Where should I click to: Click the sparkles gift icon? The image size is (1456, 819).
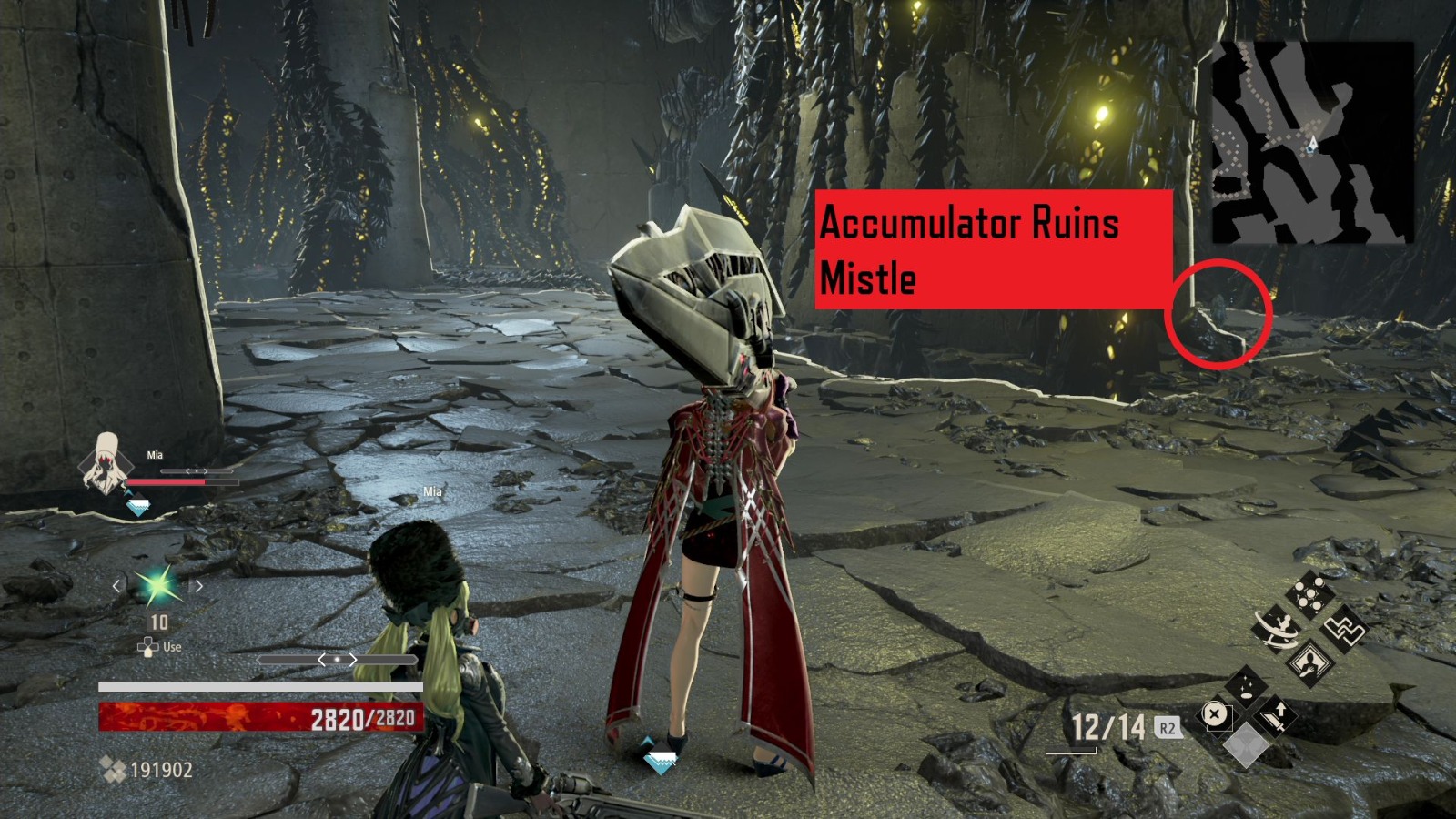click(x=1245, y=688)
